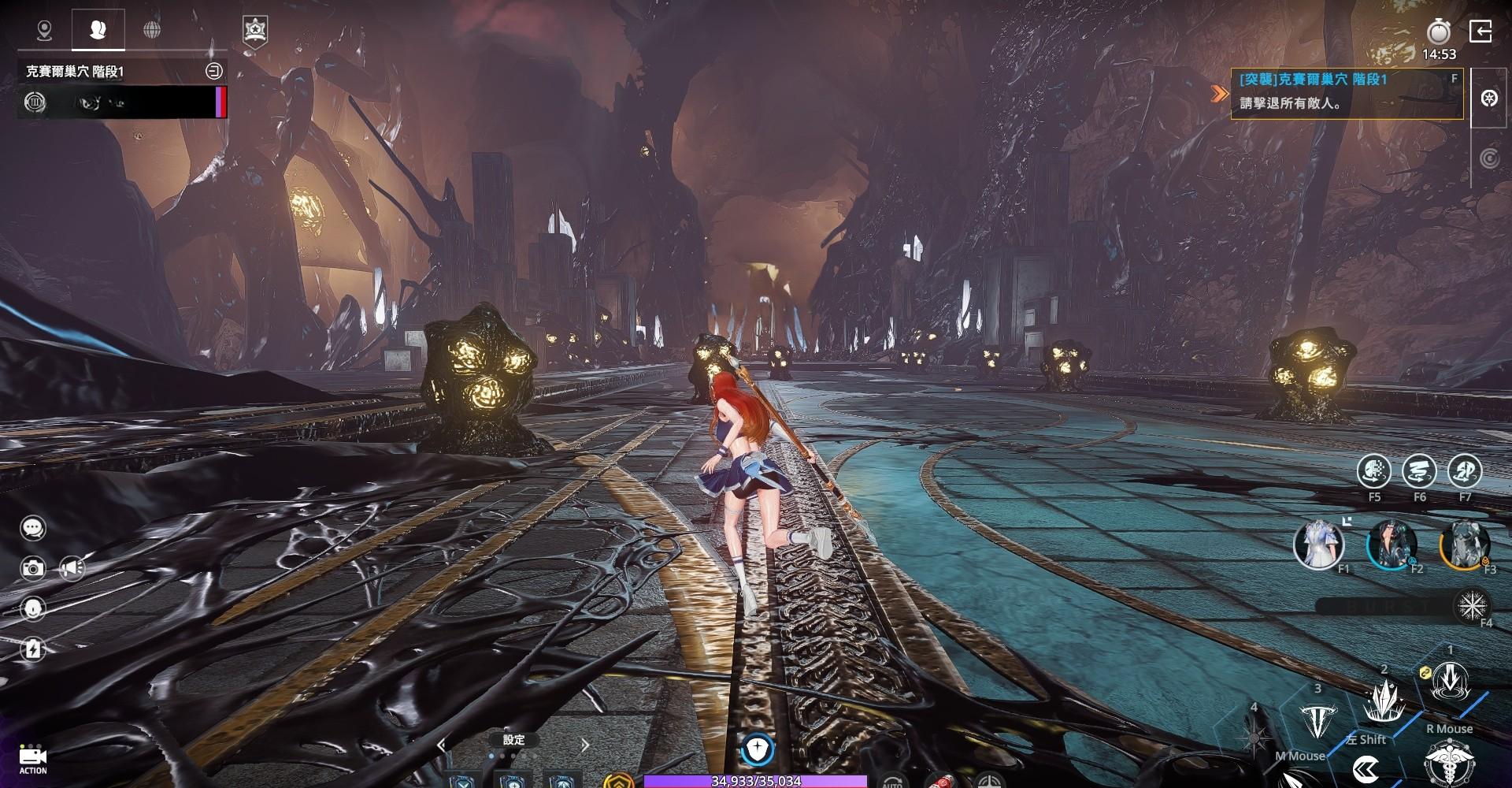1512x788 pixels.
Task: Click the megaphone announcement icon
Action: click(72, 568)
